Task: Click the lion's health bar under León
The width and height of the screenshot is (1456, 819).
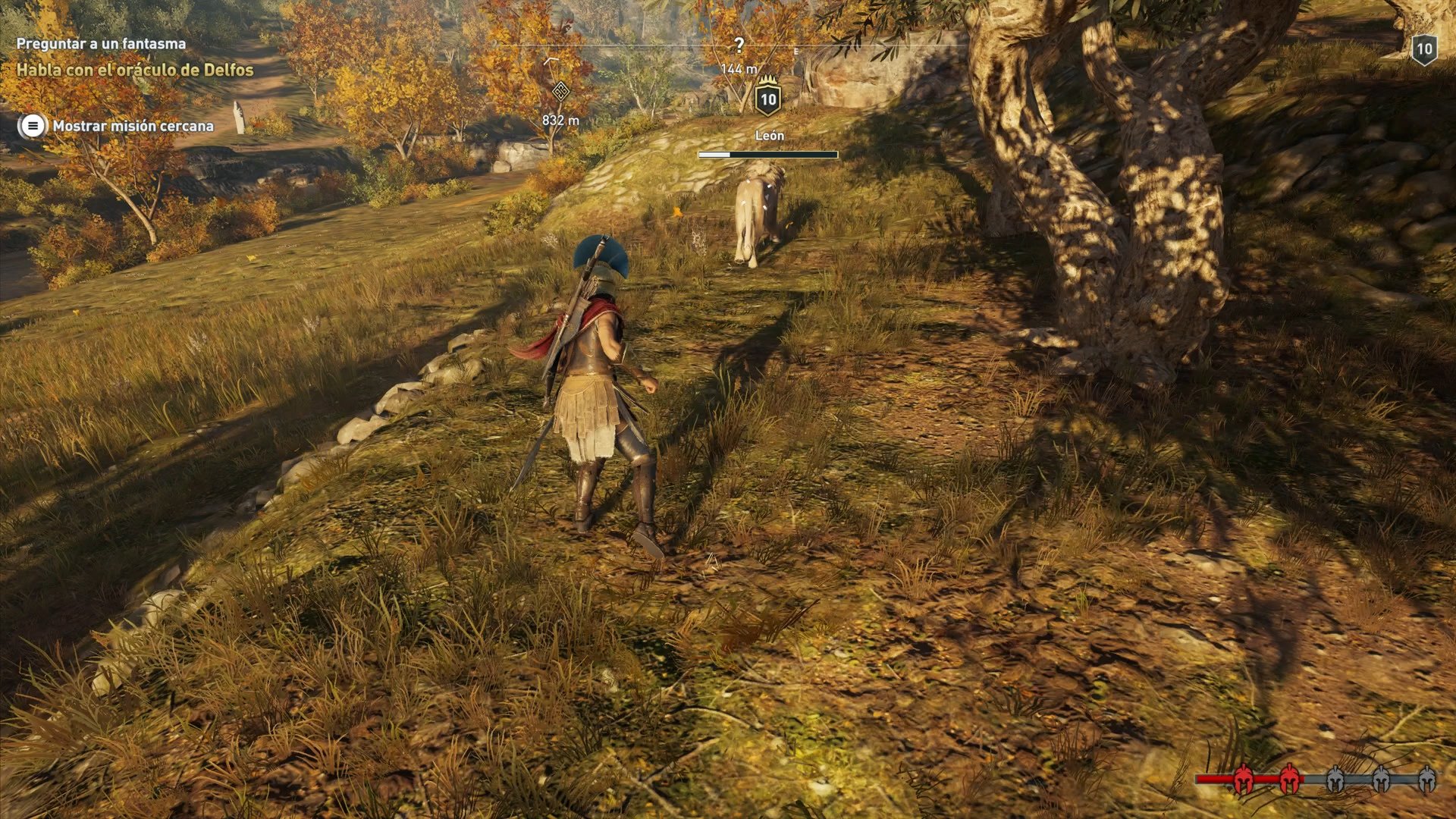Action: click(767, 156)
